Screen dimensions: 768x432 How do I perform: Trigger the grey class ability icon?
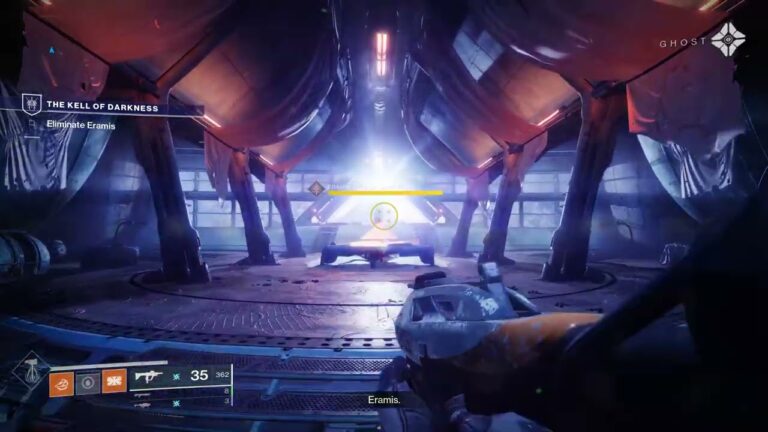[x=88, y=381]
